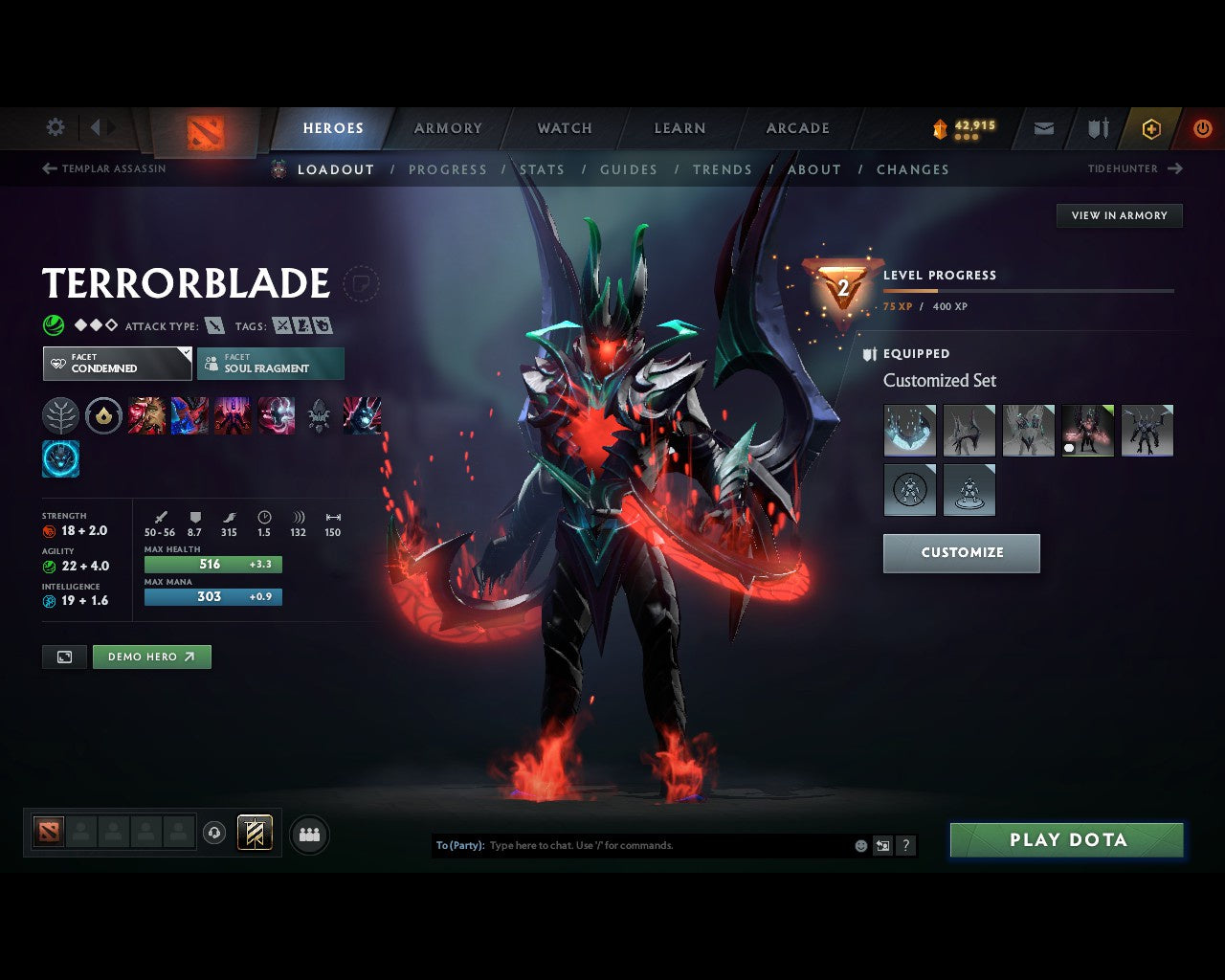Image resolution: width=1225 pixels, height=980 pixels.
Task: Open the Watch menu
Action: click(564, 128)
